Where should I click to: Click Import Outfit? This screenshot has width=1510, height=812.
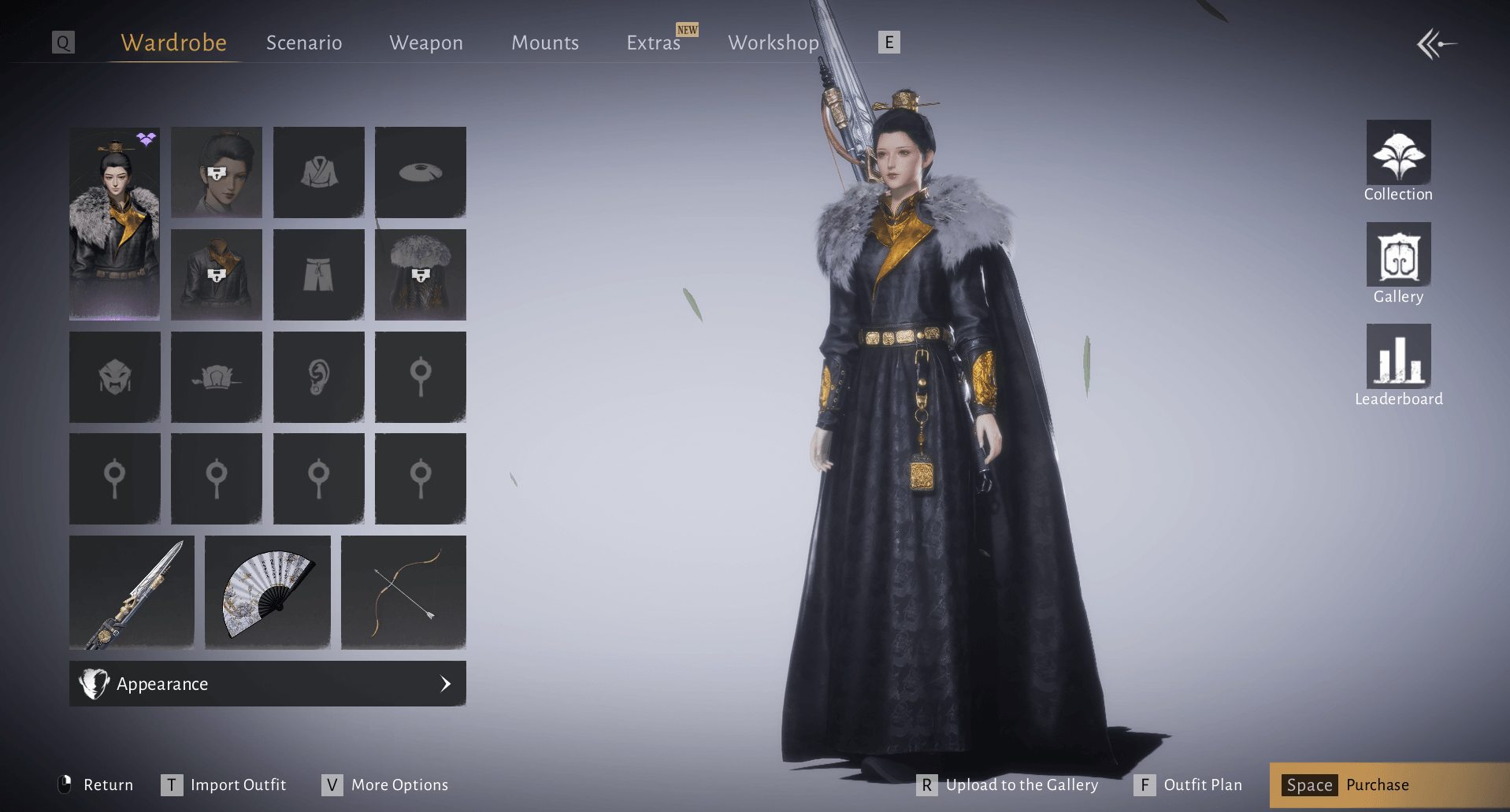pyautogui.click(x=224, y=784)
